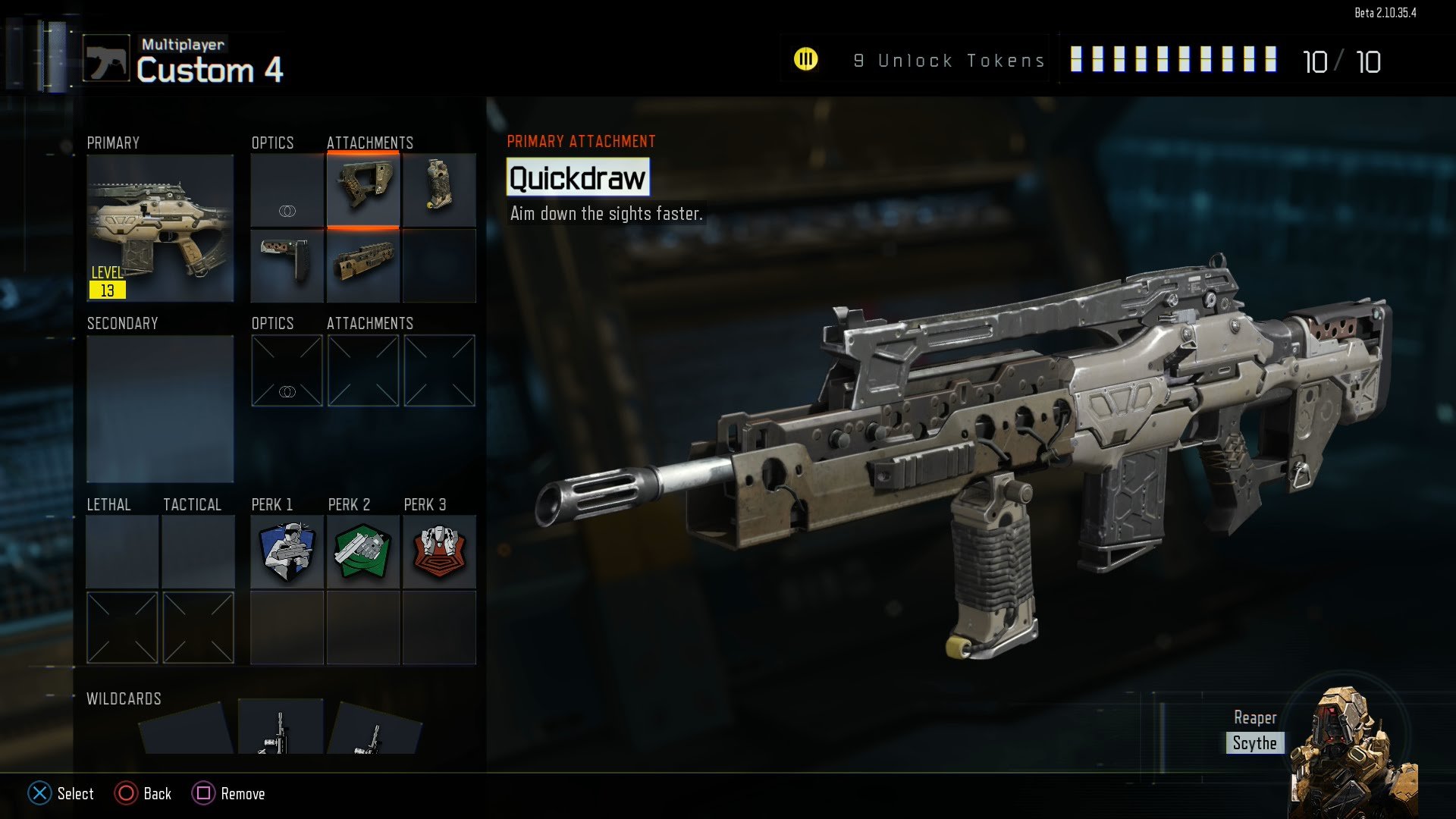Choose the foregrip attachment slot
This screenshot has width=1456, height=819.
439,190
